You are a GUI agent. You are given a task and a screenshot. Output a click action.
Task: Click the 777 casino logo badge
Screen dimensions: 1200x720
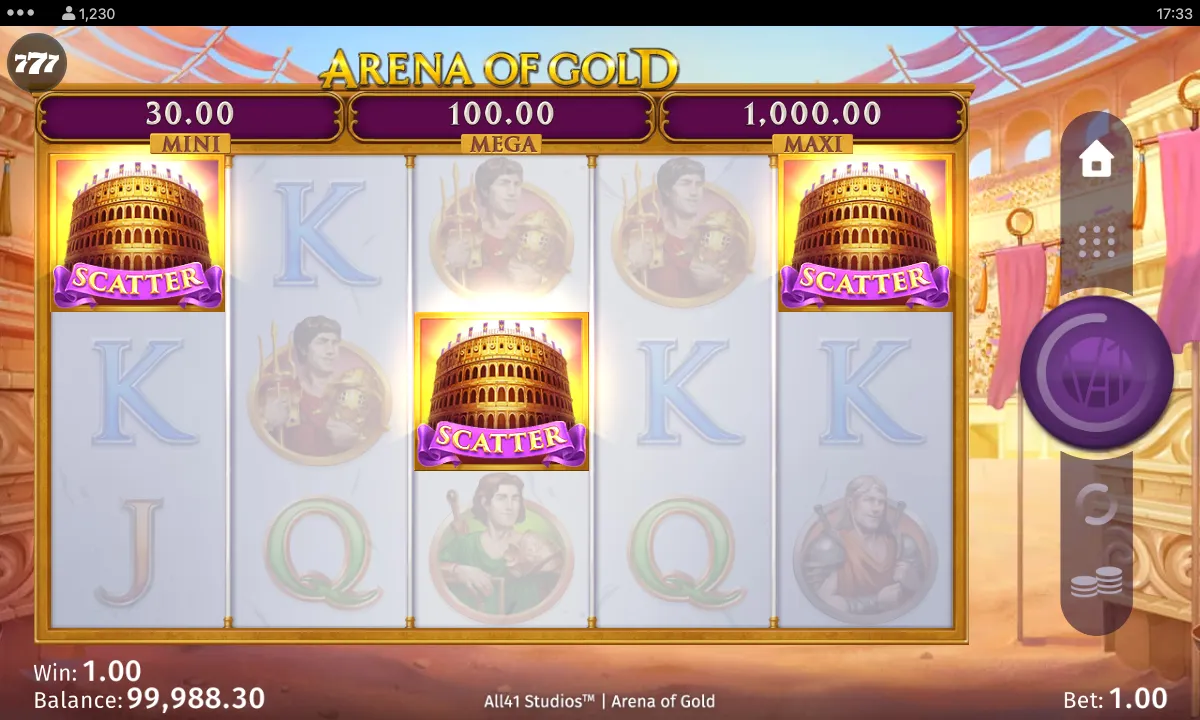pos(37,66)
